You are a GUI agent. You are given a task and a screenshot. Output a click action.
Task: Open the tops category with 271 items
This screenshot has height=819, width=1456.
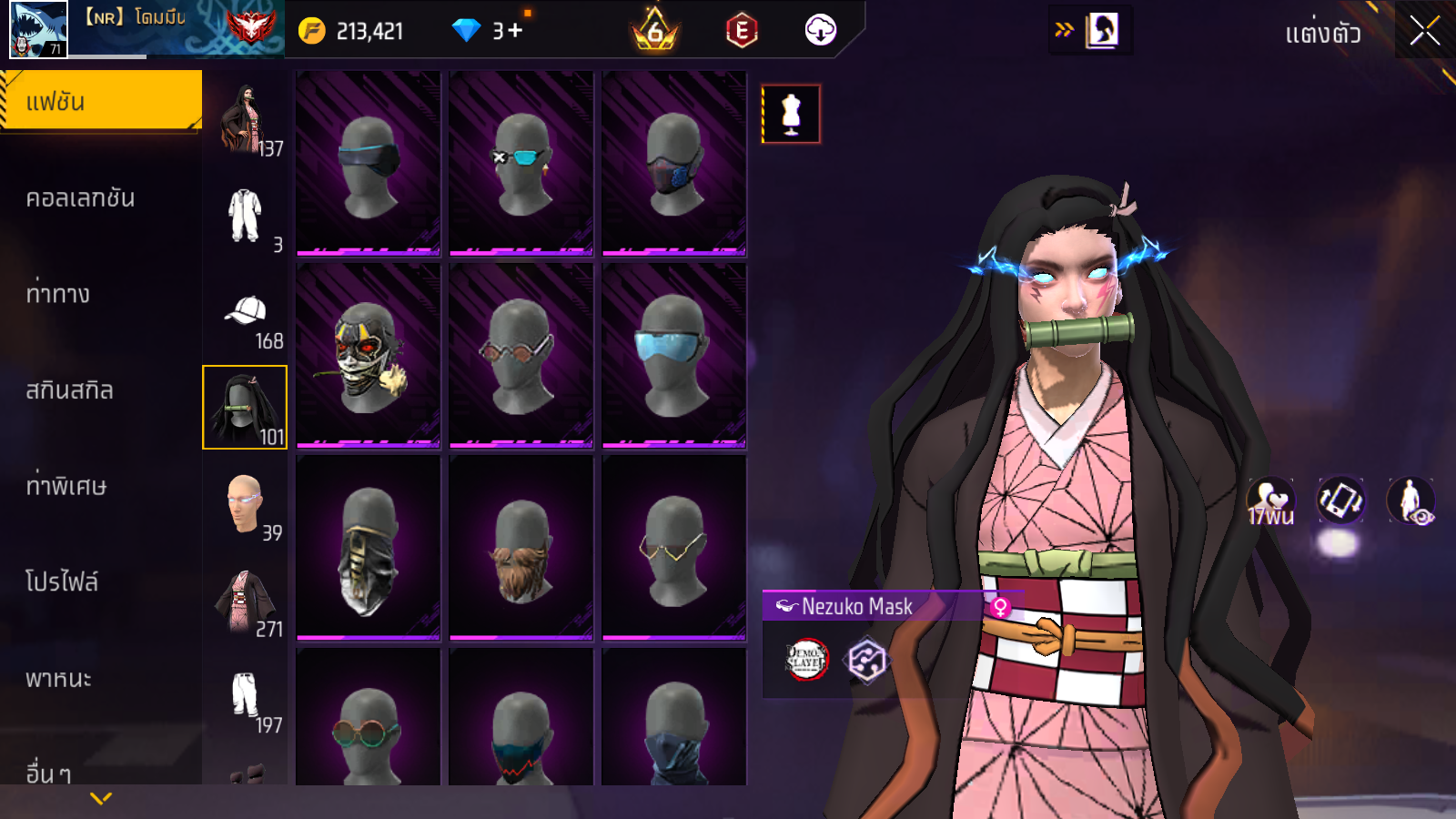coord(246,602)
